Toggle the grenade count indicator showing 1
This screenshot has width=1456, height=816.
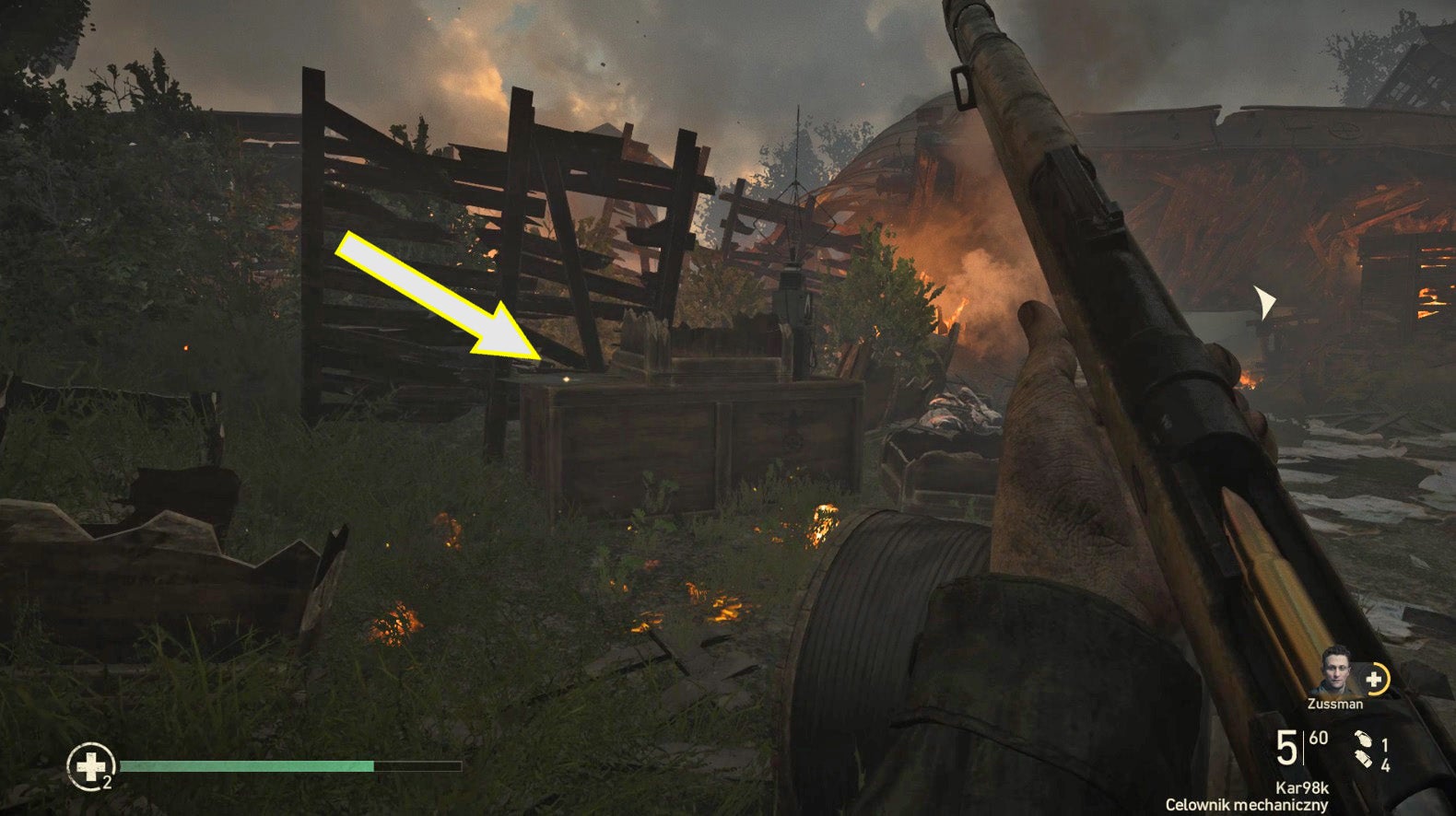coord(1385,743)
